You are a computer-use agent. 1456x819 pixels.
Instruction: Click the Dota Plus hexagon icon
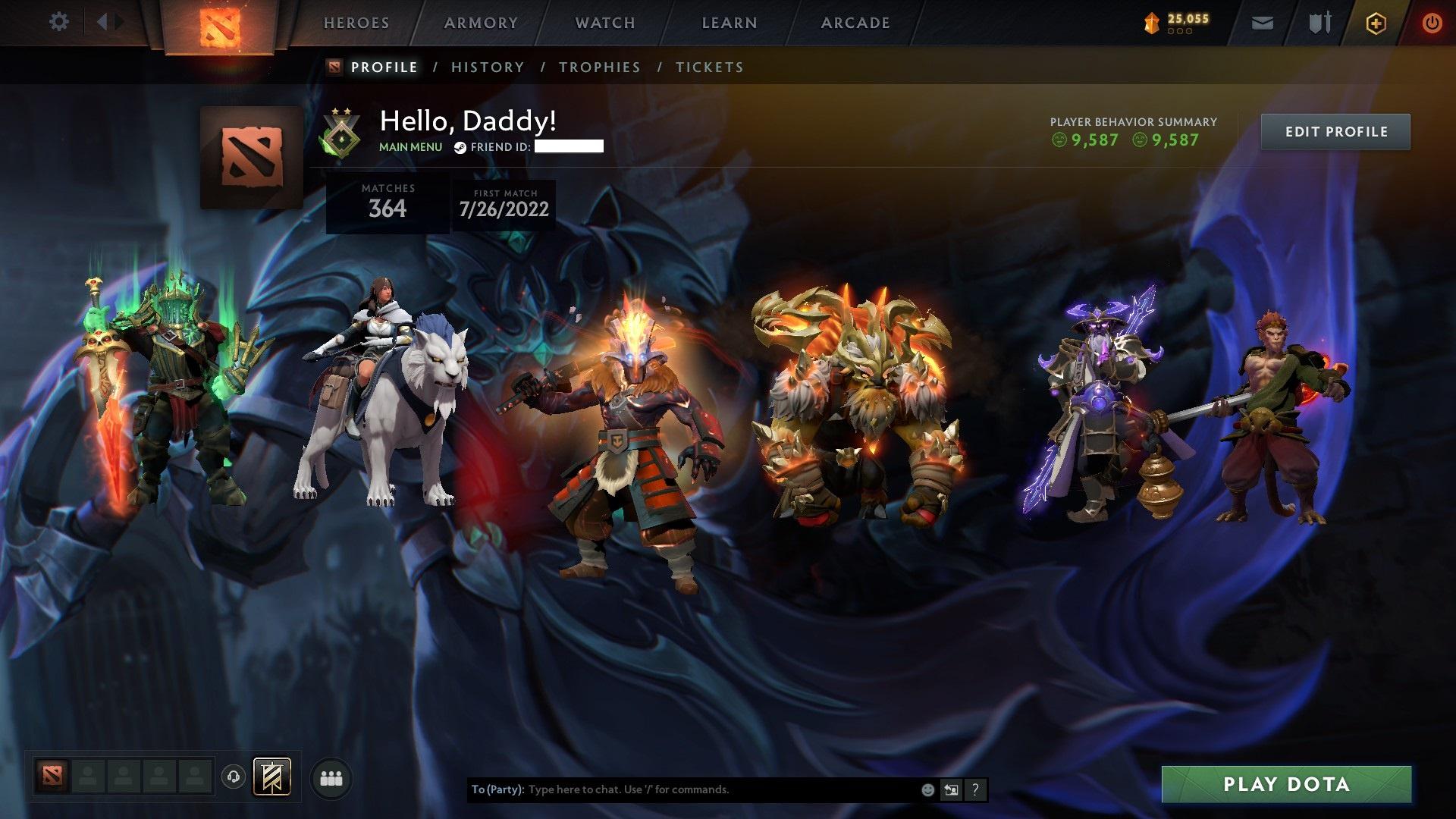pyautogui.click(x=1375, y=23)
